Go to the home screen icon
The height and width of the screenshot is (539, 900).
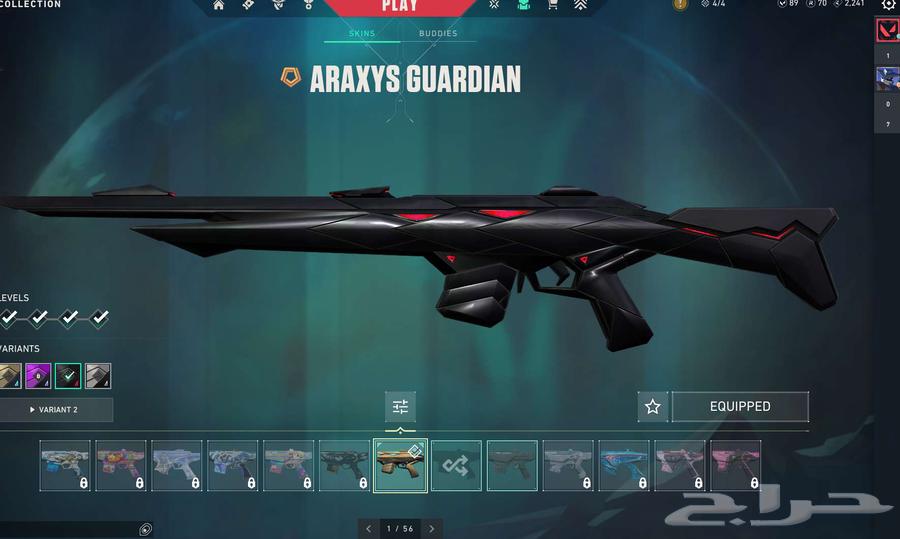click(x=219, y=5)
